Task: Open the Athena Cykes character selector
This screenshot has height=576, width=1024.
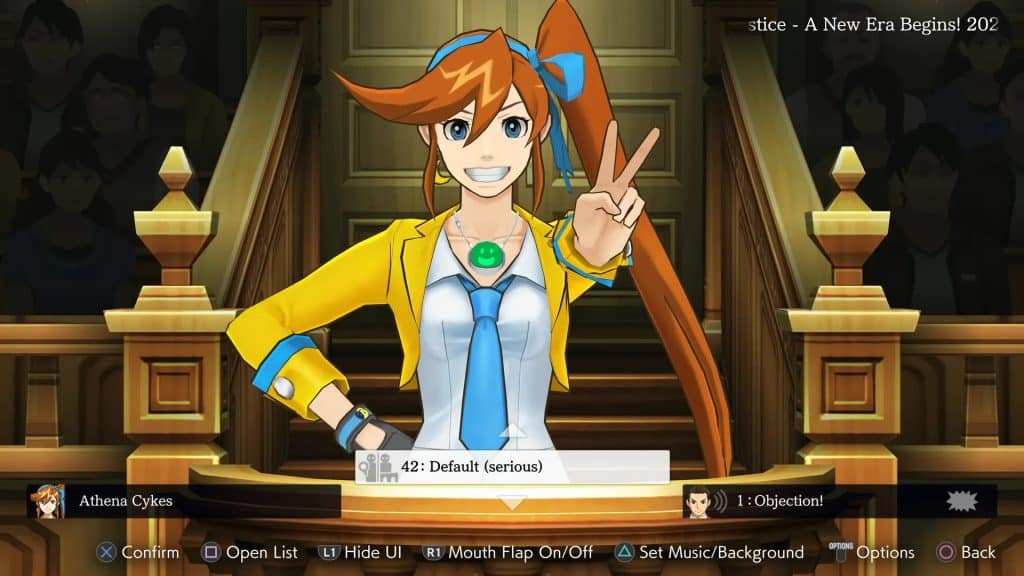Action: click(180, 501)
